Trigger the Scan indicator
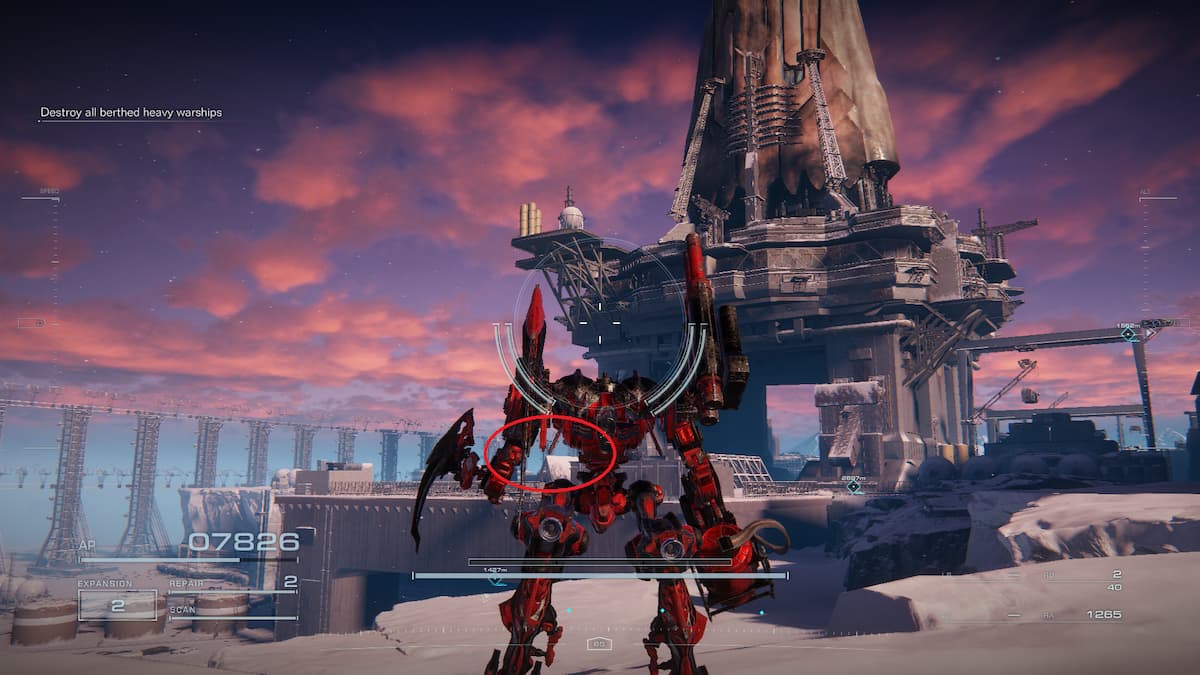The image size is (1200, 675). 233,612
